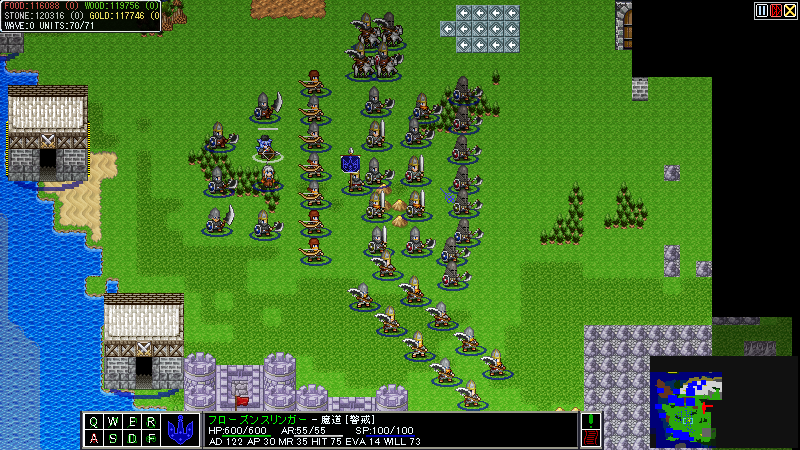Select the F command slot

(150, 438)
